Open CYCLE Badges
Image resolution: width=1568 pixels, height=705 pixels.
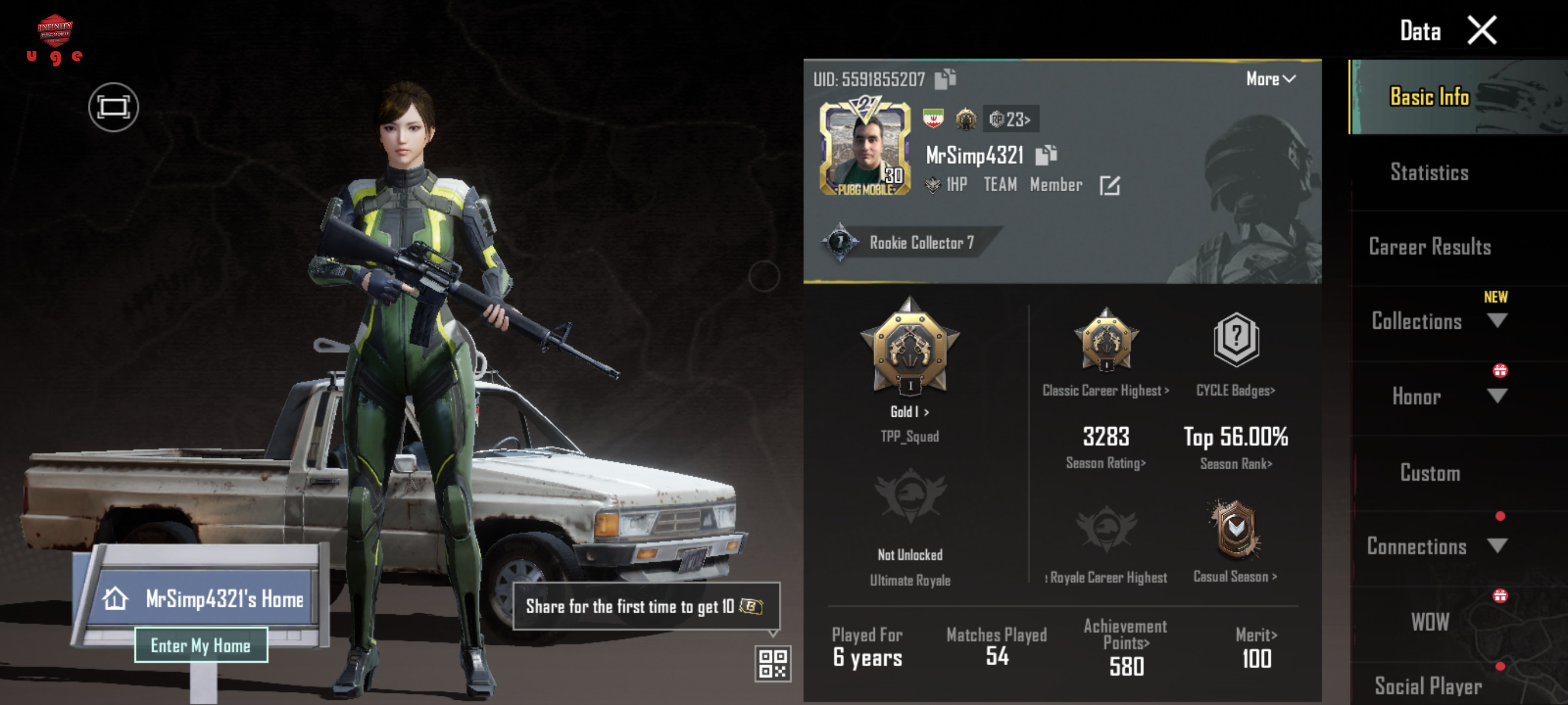1235,390
